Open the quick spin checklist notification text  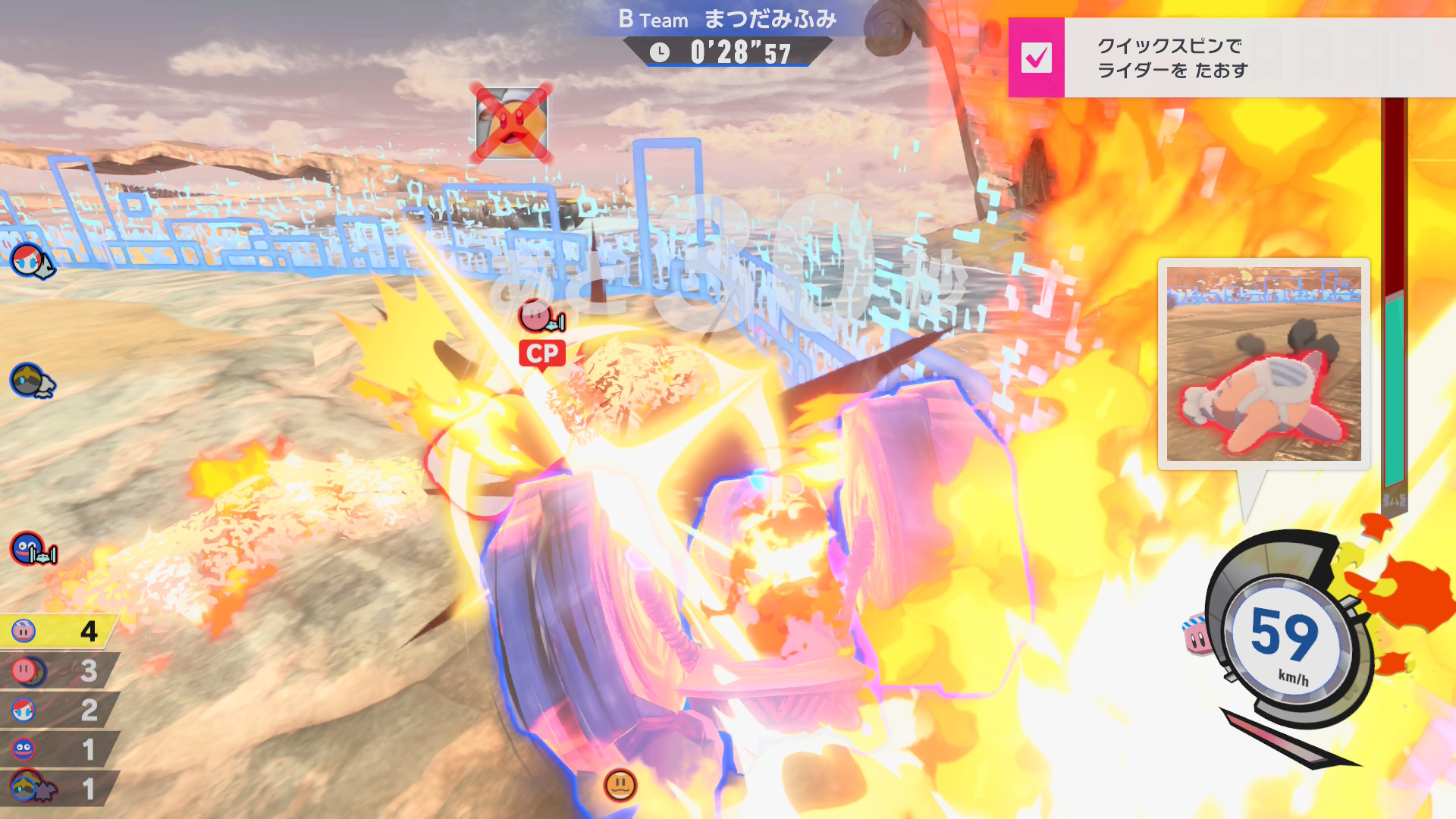(1172, 58)
